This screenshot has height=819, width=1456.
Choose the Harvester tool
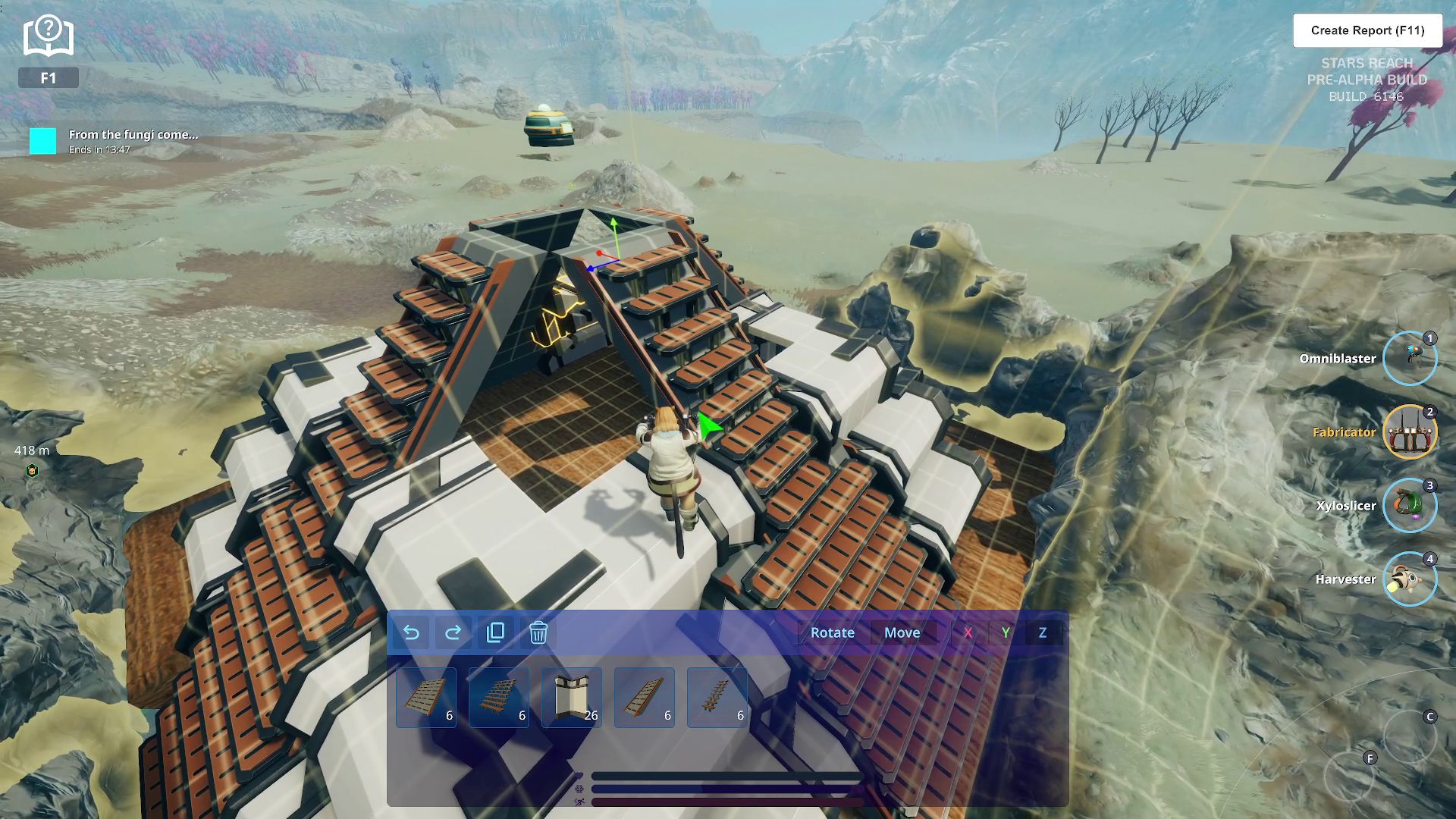[x=1409, y=579]
